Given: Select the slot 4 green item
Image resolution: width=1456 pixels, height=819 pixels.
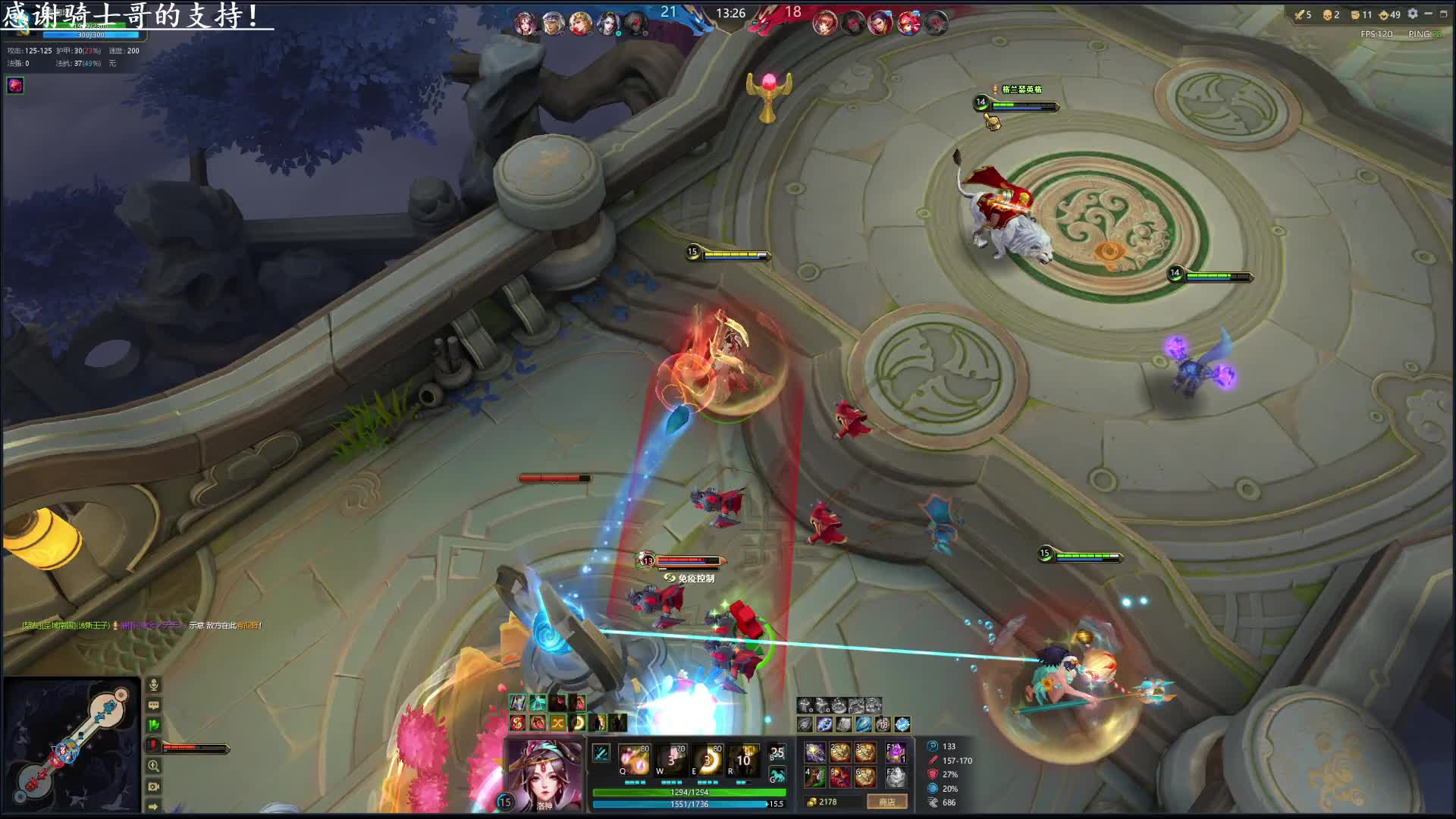Looking at the screenshot, I should pos(815,777).
